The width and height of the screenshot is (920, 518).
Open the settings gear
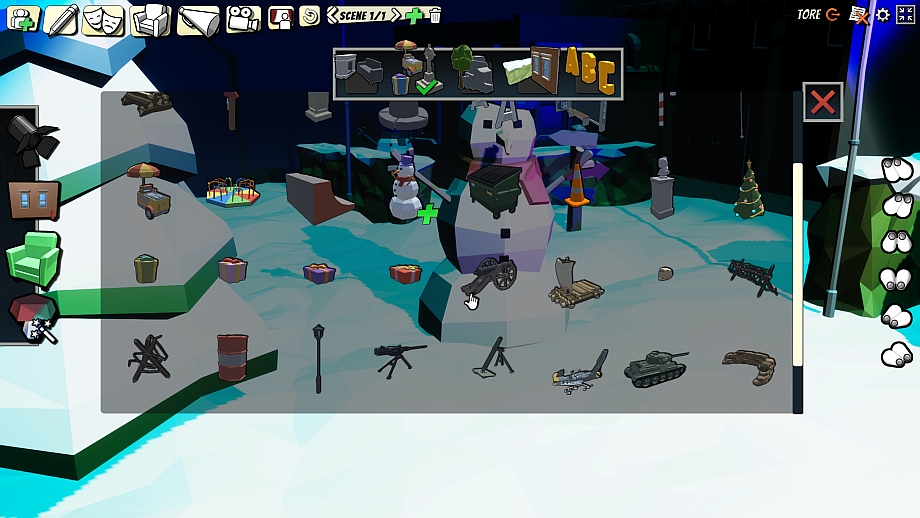883,14
